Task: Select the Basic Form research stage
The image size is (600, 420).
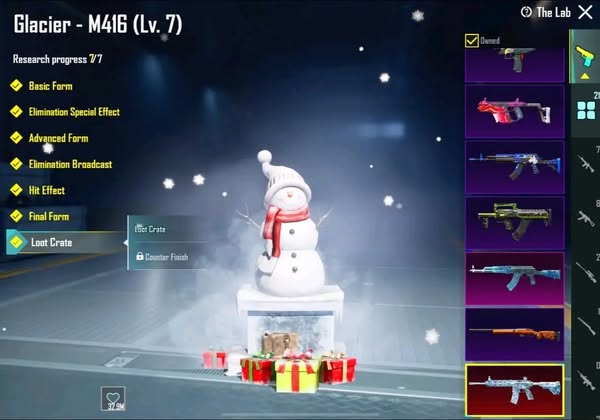Action: point(50,86)
